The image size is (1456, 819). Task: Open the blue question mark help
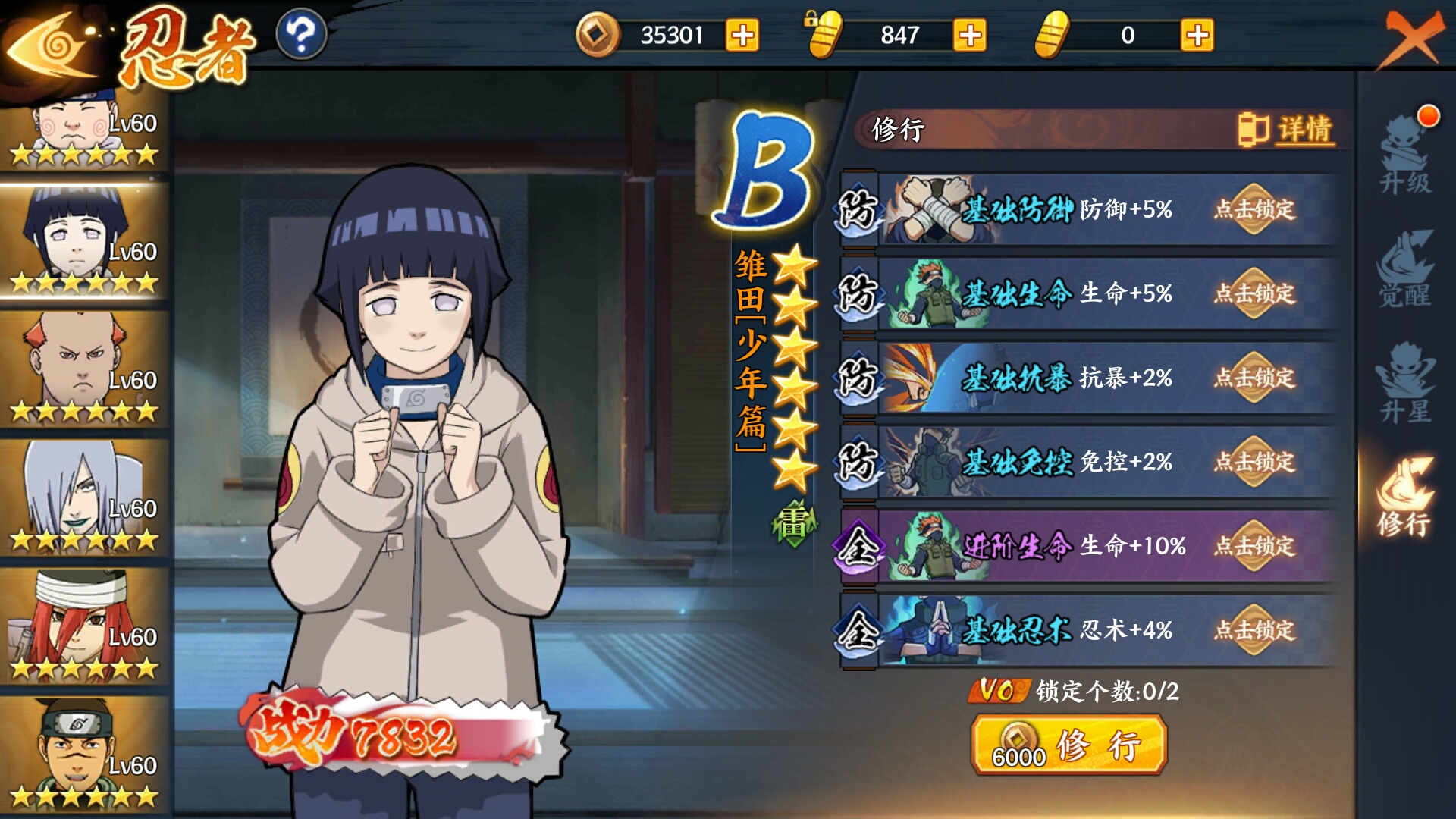click(301, 35)
